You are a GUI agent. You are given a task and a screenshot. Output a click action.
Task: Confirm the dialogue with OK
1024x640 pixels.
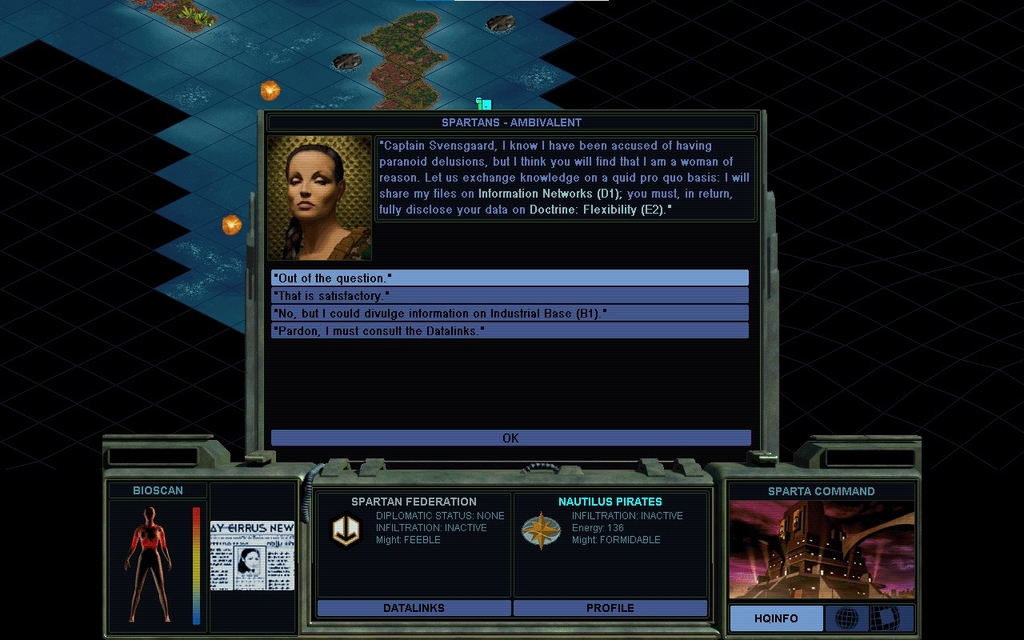(510, 438)
